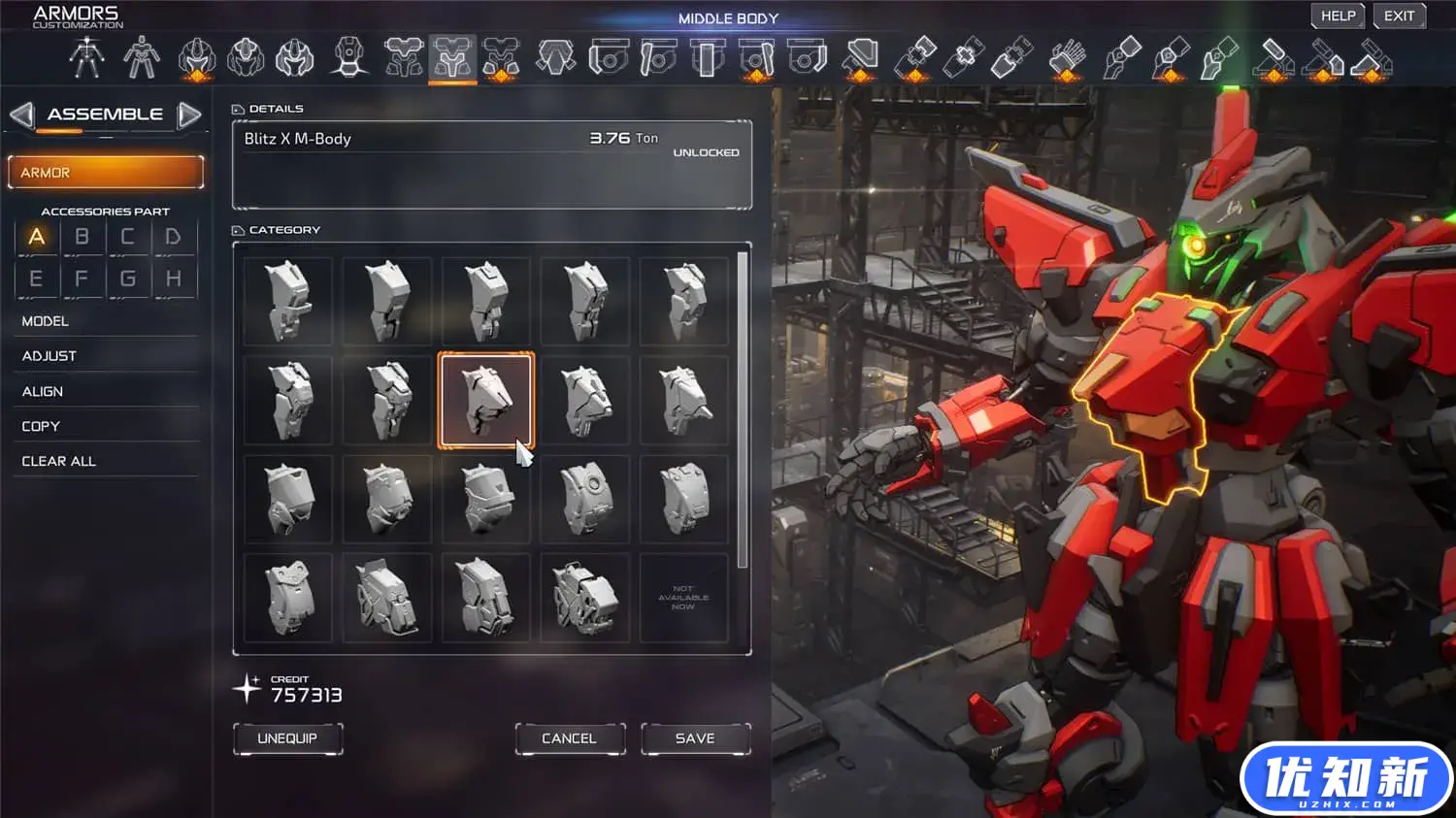Screen dimensions: 1456x818
Task: Open the full-body skeleton category icon
Action: click(86, 58)
